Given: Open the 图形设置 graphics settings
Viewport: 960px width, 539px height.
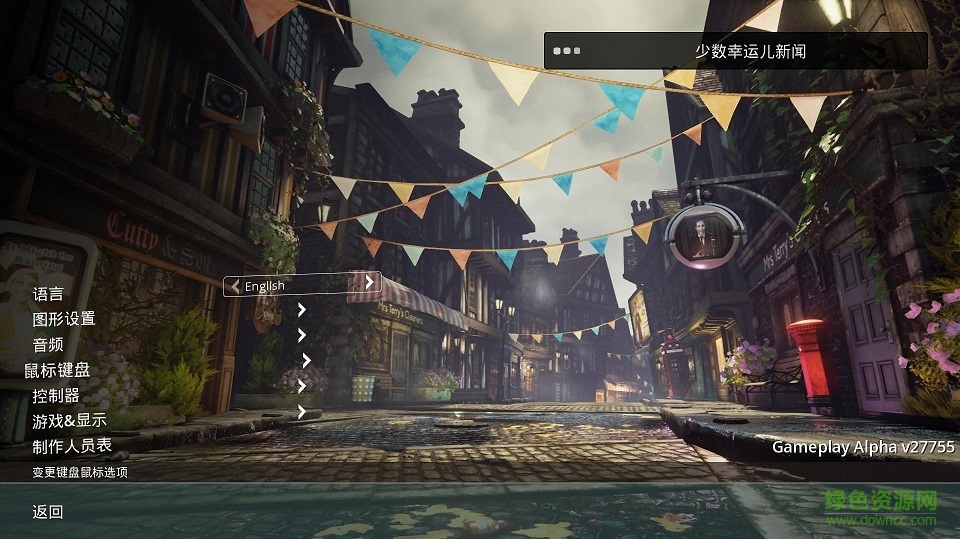Looking at the screenshot, I should [x=64, y=319].
